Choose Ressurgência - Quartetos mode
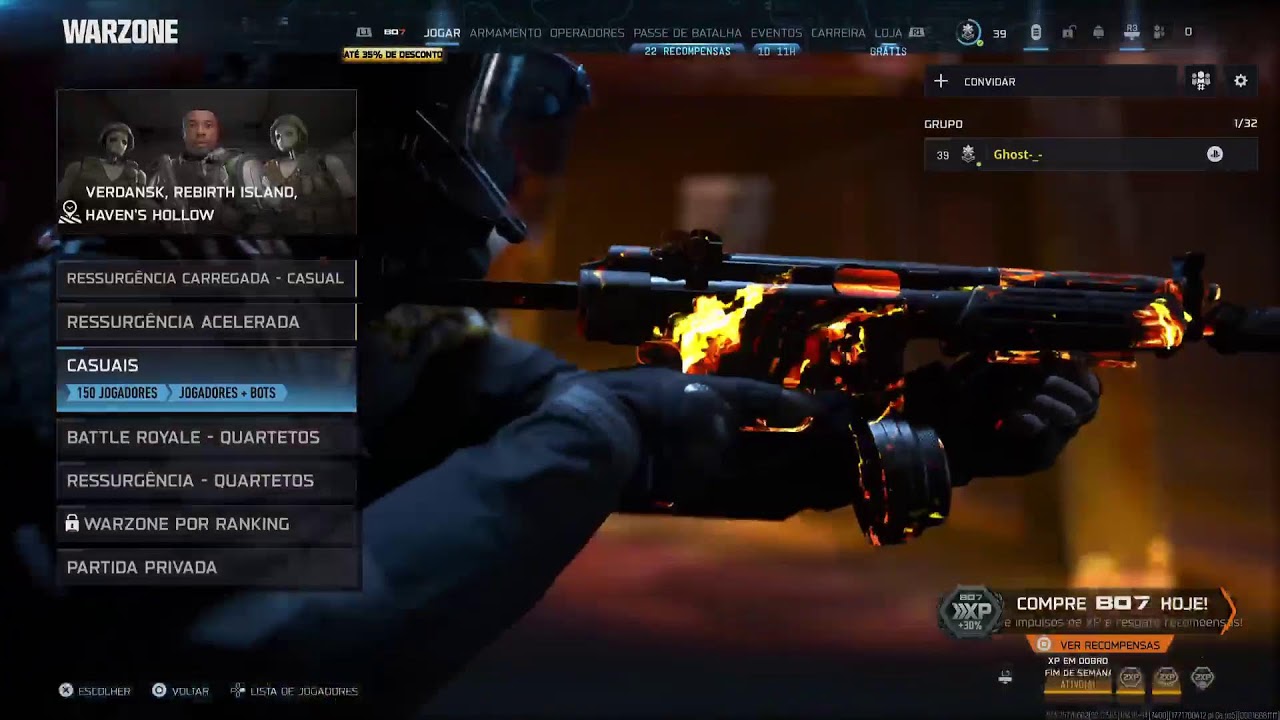Screen dimensions: 1280x720 [205, 481]
